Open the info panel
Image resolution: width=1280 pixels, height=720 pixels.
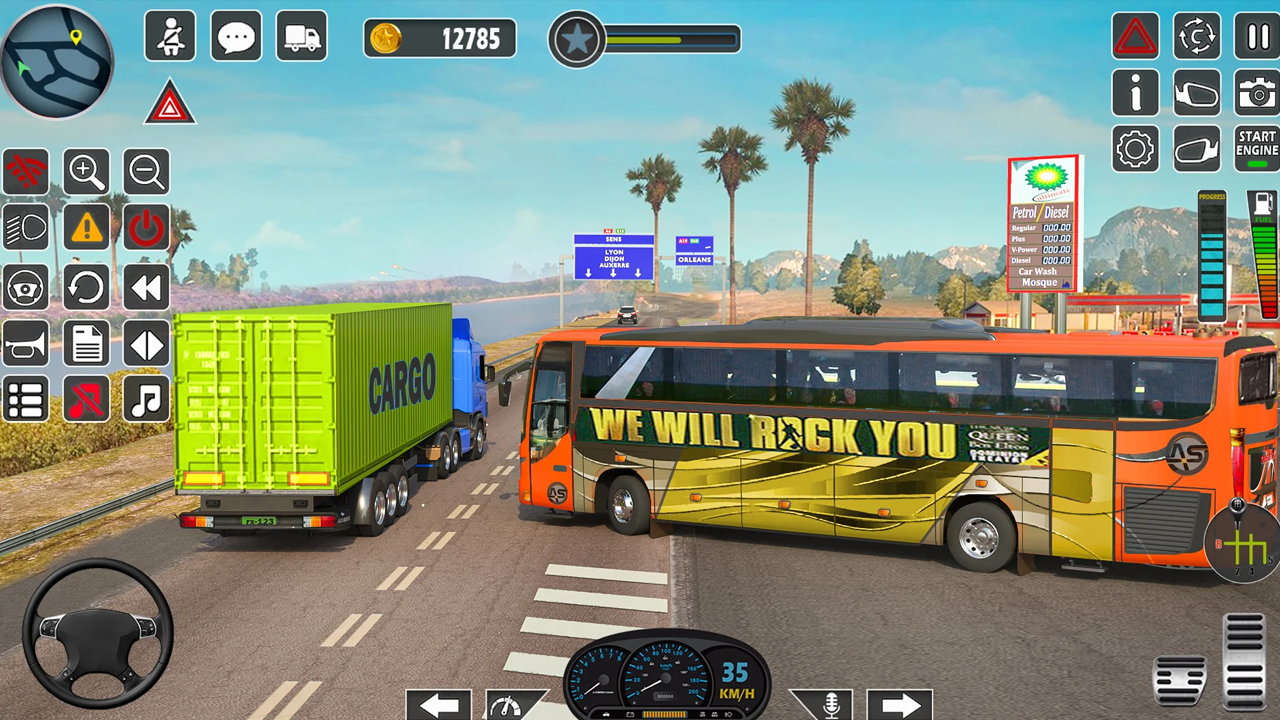tap(1135, 93)
